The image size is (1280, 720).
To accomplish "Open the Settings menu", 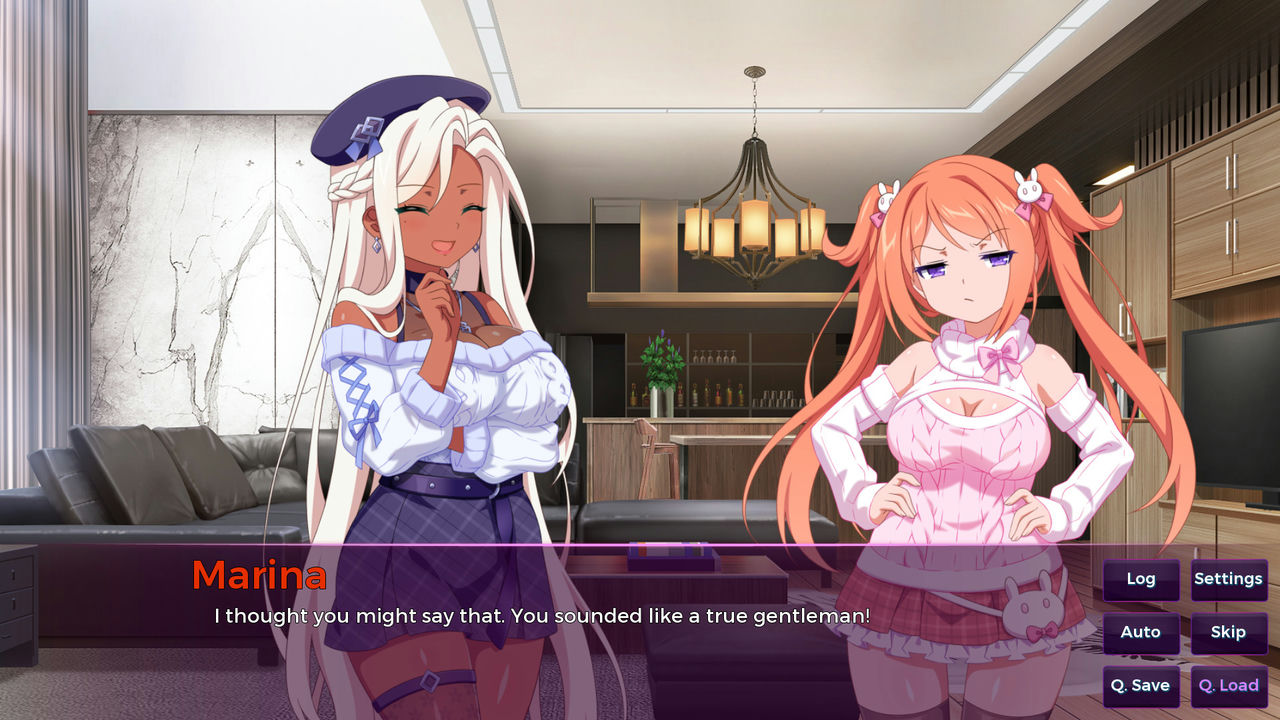I will (x=1229, y=579).
